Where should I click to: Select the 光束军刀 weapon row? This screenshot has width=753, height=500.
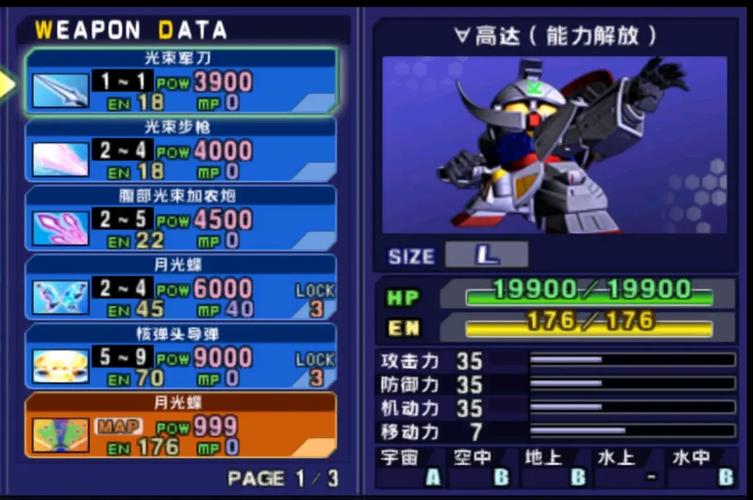tap(181, 82)
